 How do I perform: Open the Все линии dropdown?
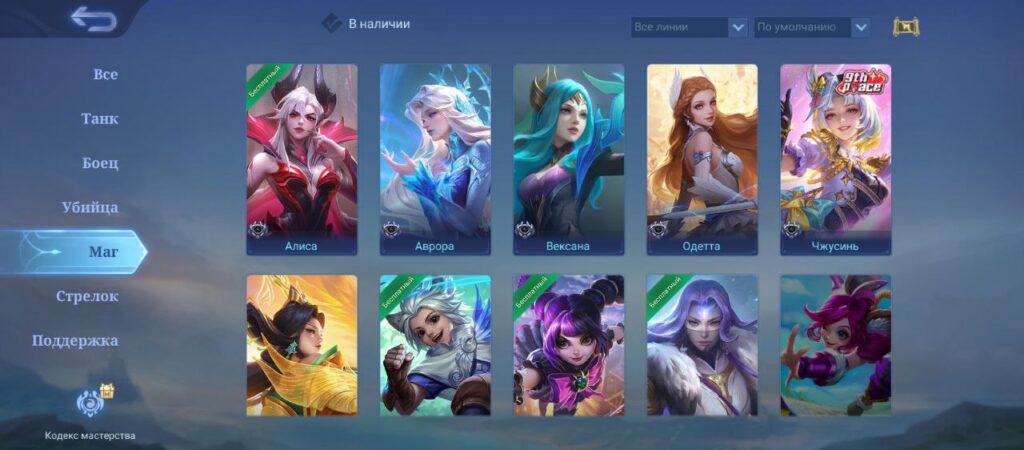tap(689, 27)
